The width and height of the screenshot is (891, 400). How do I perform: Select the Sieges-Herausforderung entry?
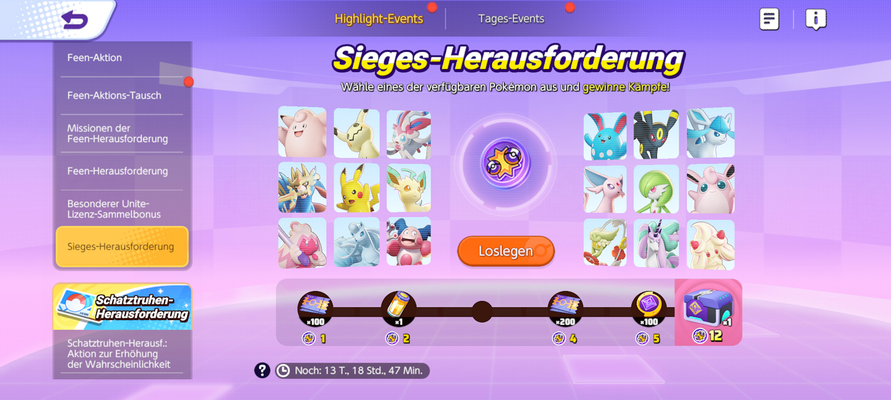[121, 246]
